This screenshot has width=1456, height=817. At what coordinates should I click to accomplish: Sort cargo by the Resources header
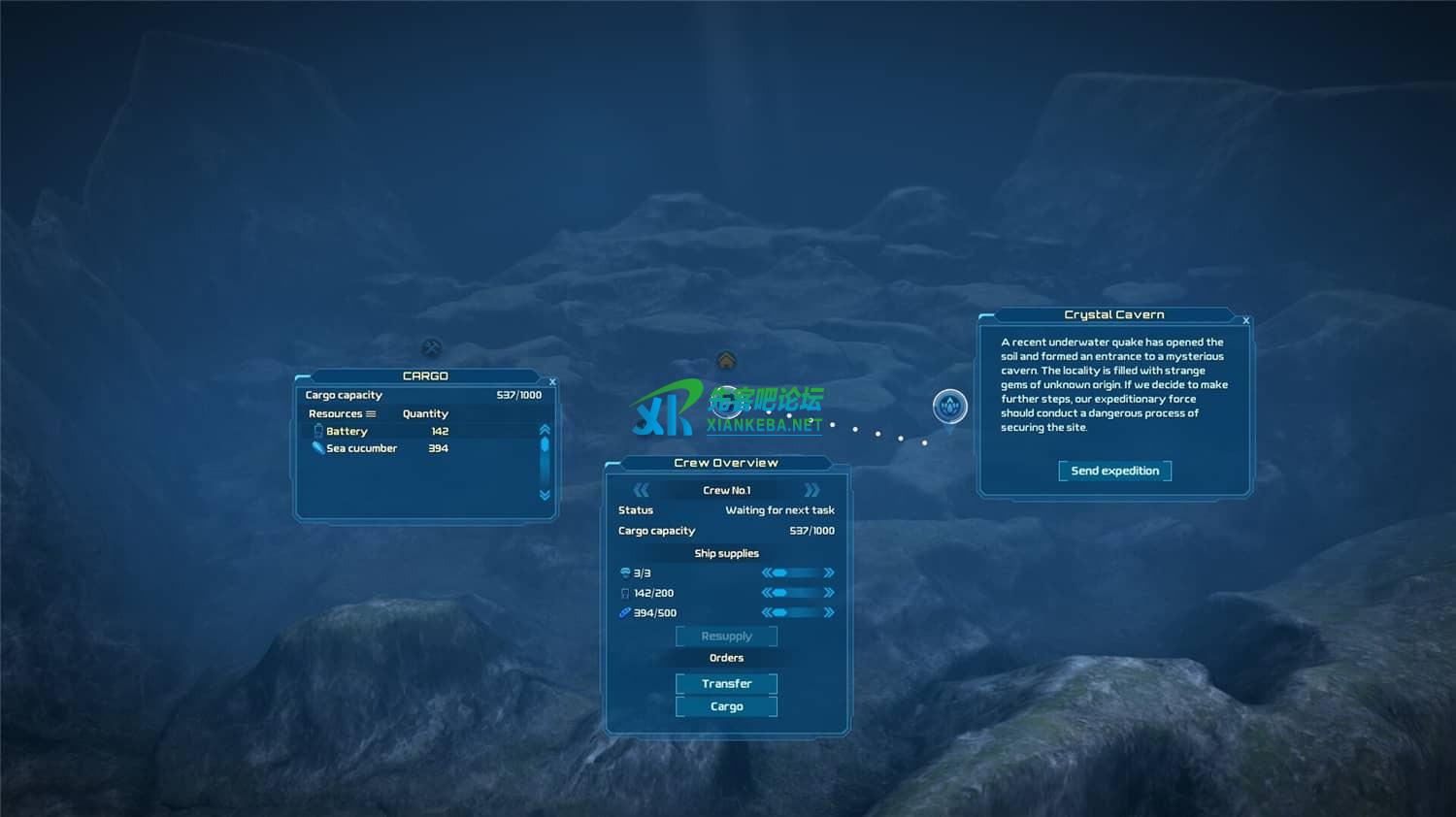(x=342, y=413)
